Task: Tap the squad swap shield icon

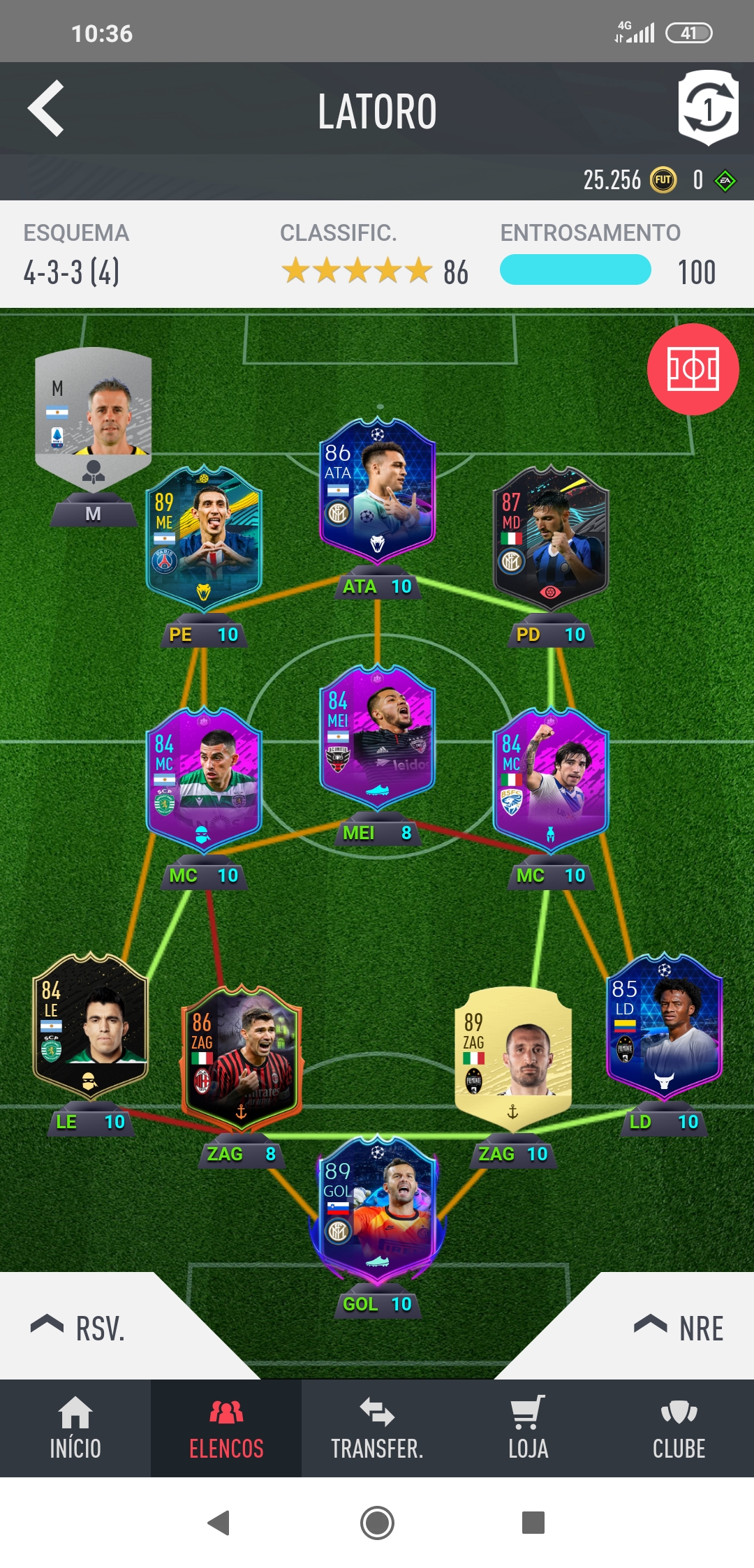Action: click(x=708, y=108)
